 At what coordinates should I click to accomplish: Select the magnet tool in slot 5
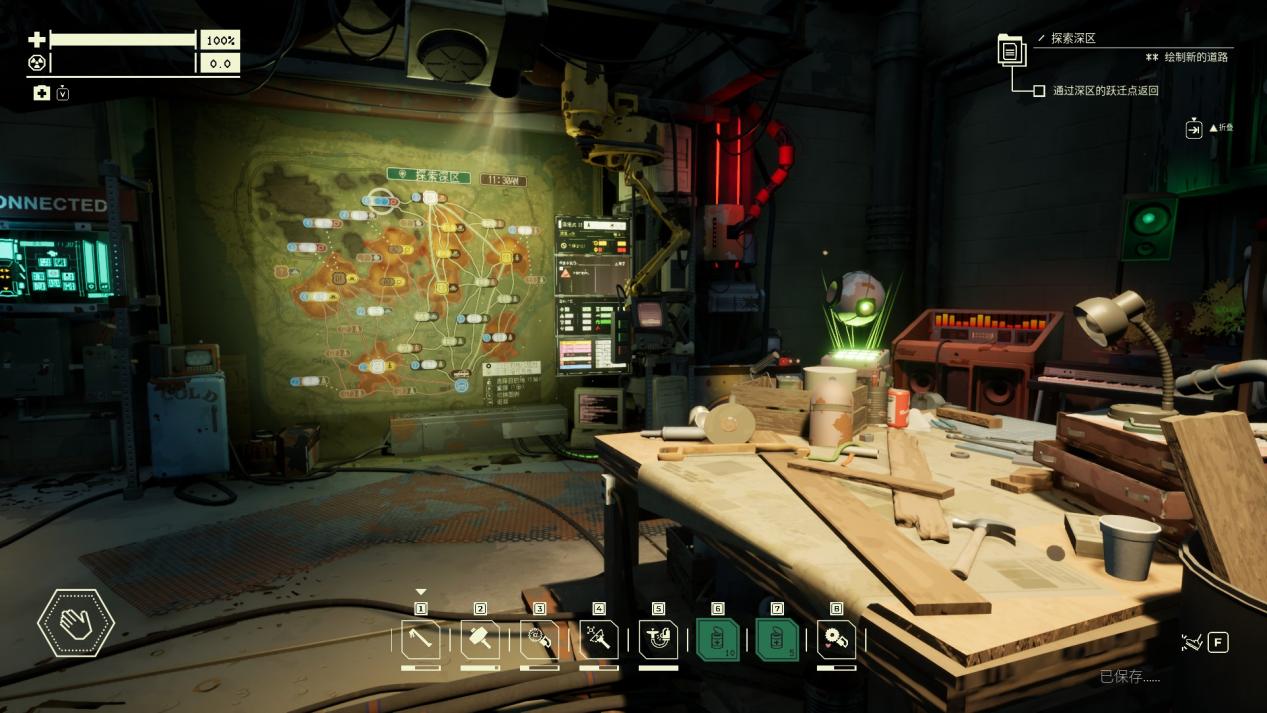point(658,640)
